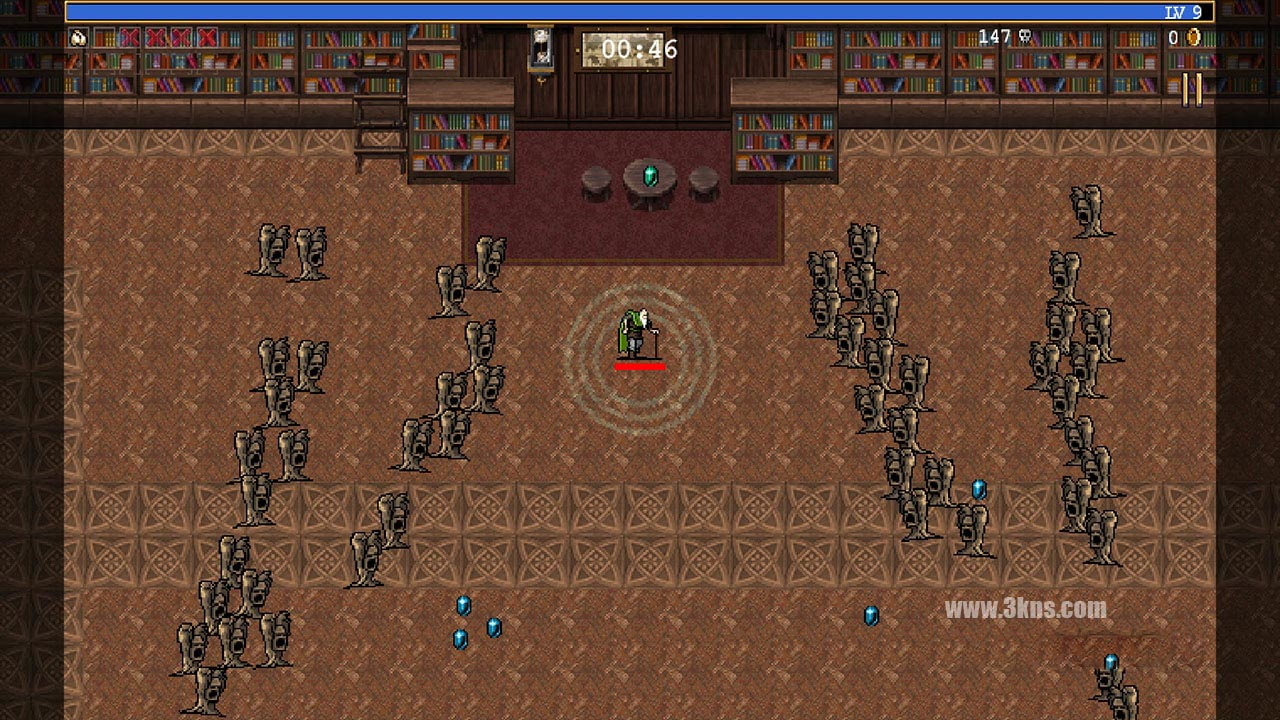Select the garlic weapon slot icon
This screenshot has height=720, width=1280.
79,38
